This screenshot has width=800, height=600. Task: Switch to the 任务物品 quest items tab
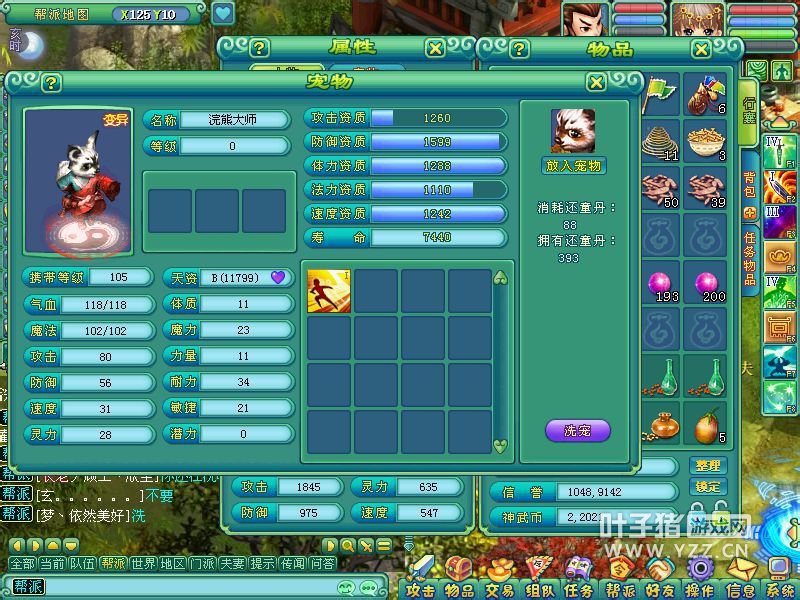coord(749,257)
